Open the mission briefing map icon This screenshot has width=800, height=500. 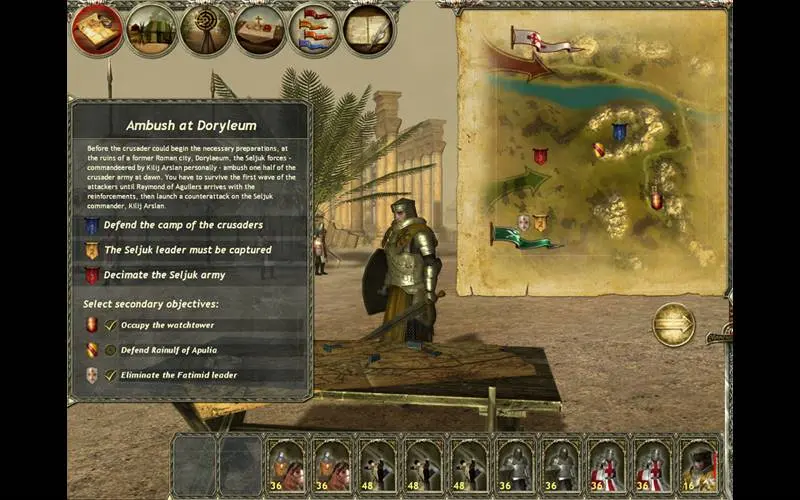97,30
